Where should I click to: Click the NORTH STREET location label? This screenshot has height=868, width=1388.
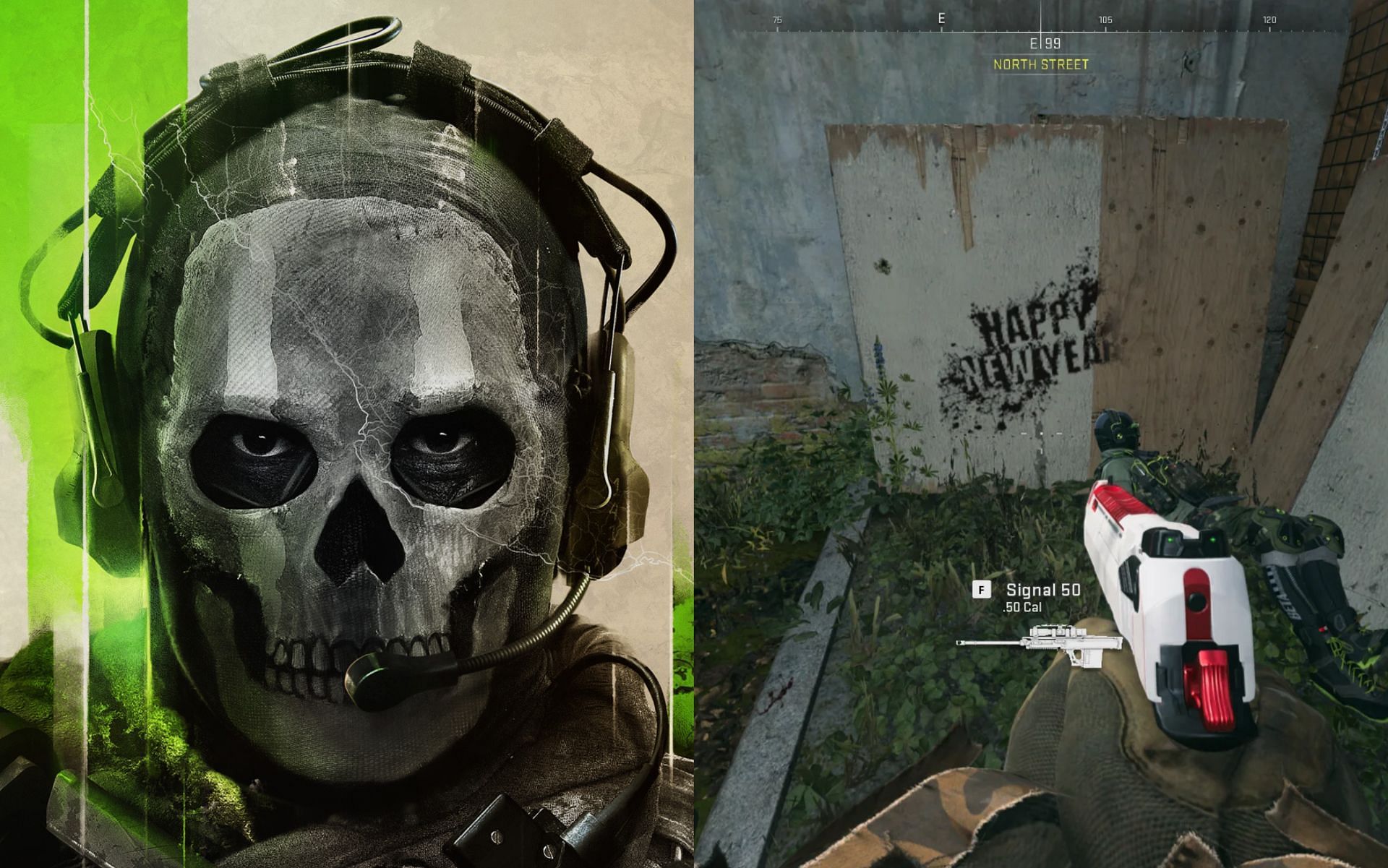(1041, 64)
